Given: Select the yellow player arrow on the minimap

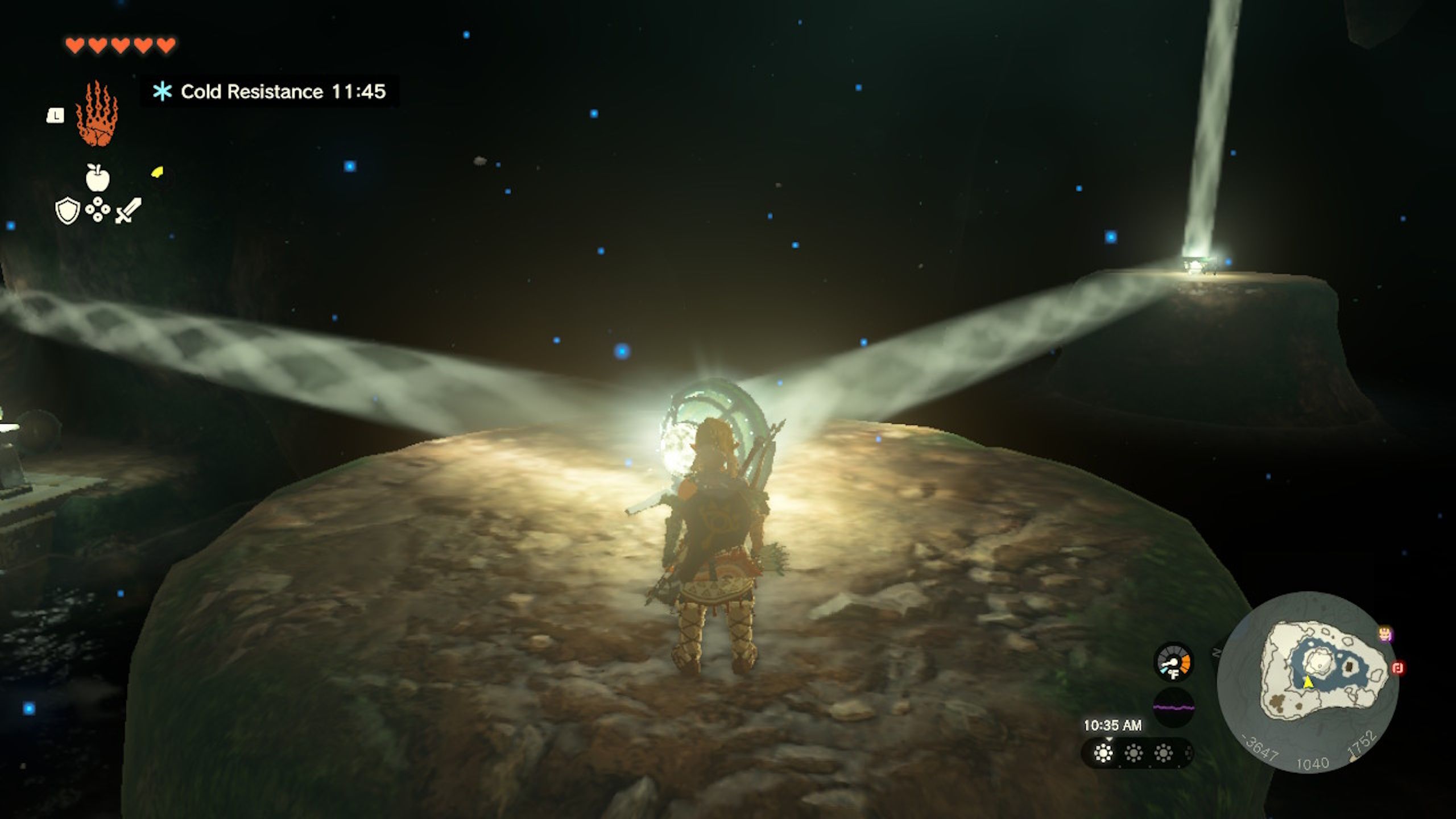Looking at the screenshot, I should click(x=1308, y=682).
